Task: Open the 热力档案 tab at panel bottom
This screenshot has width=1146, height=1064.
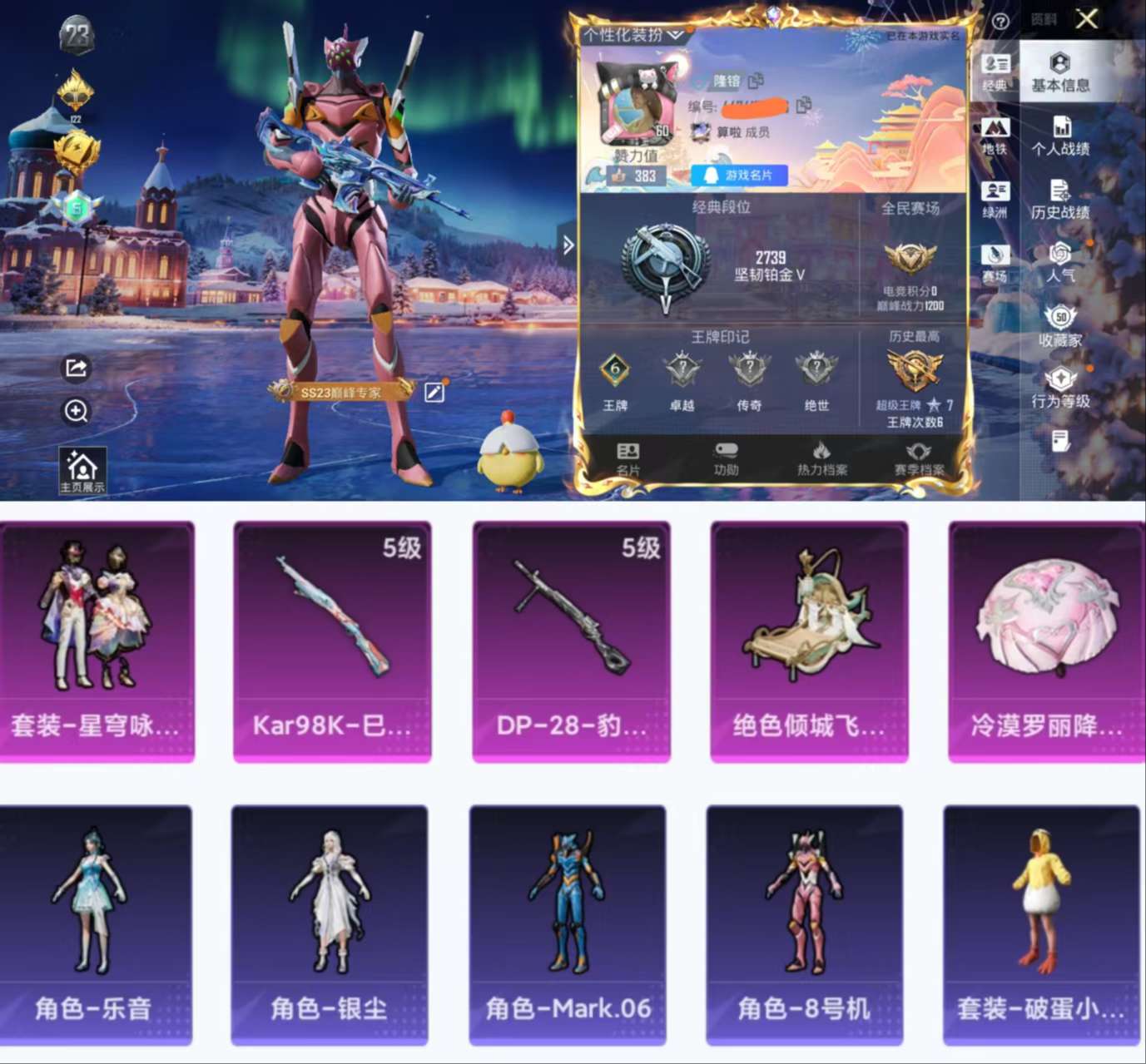Action: click(823, 459)
